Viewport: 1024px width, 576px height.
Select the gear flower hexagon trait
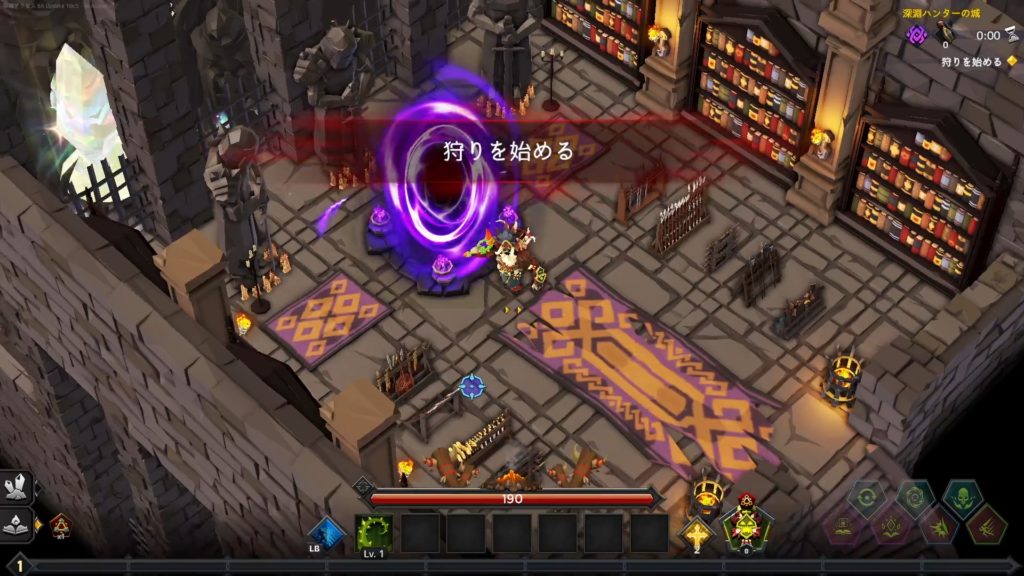(915, 497)
